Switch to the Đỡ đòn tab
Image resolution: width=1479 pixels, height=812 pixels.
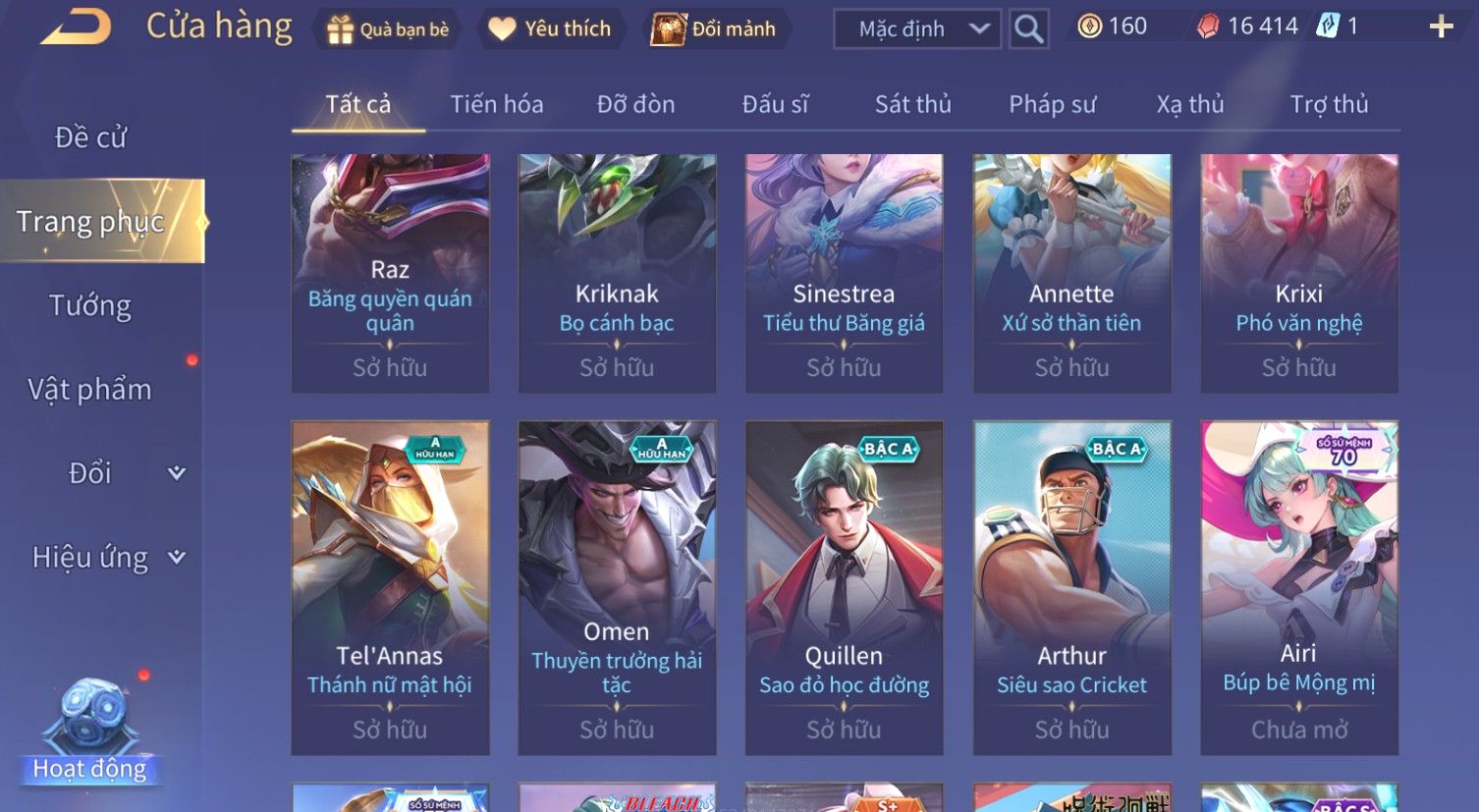(x=635, y=104)
